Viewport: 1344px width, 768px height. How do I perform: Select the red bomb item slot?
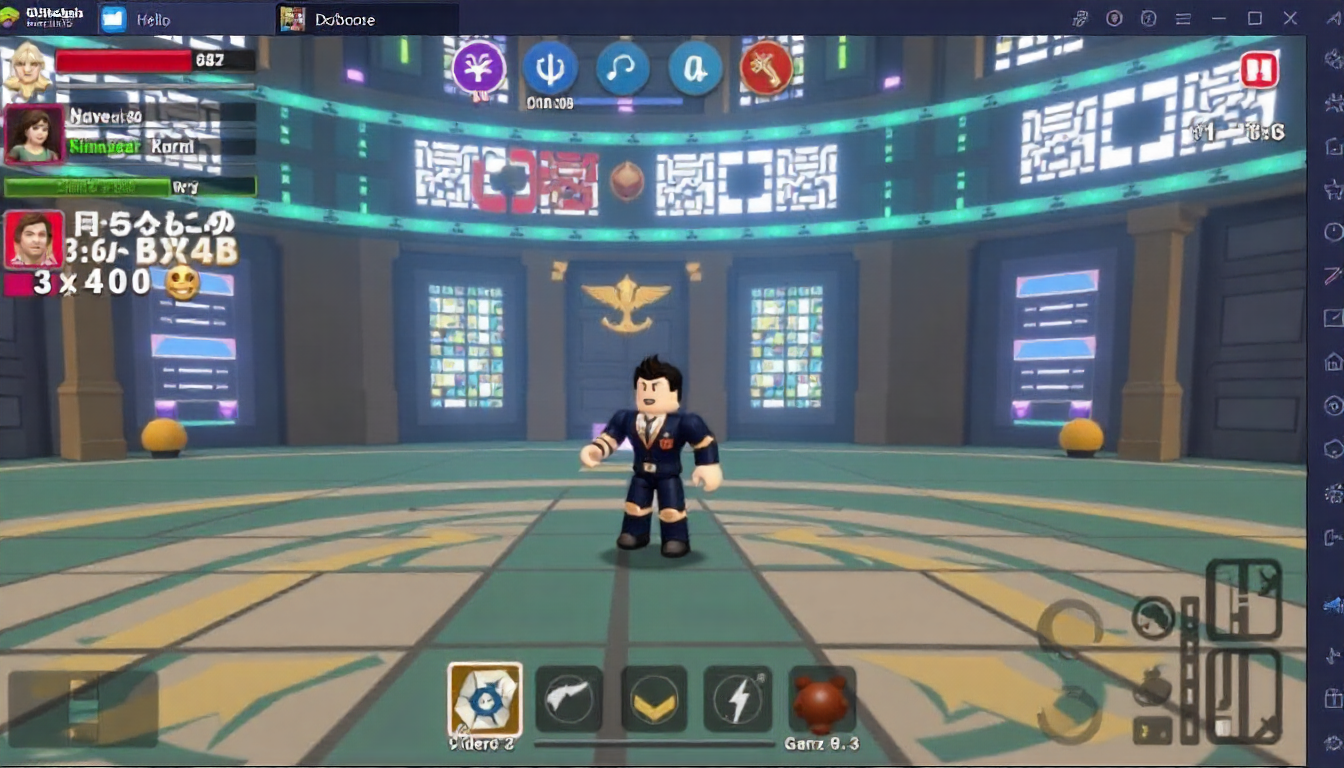[822, 699]
